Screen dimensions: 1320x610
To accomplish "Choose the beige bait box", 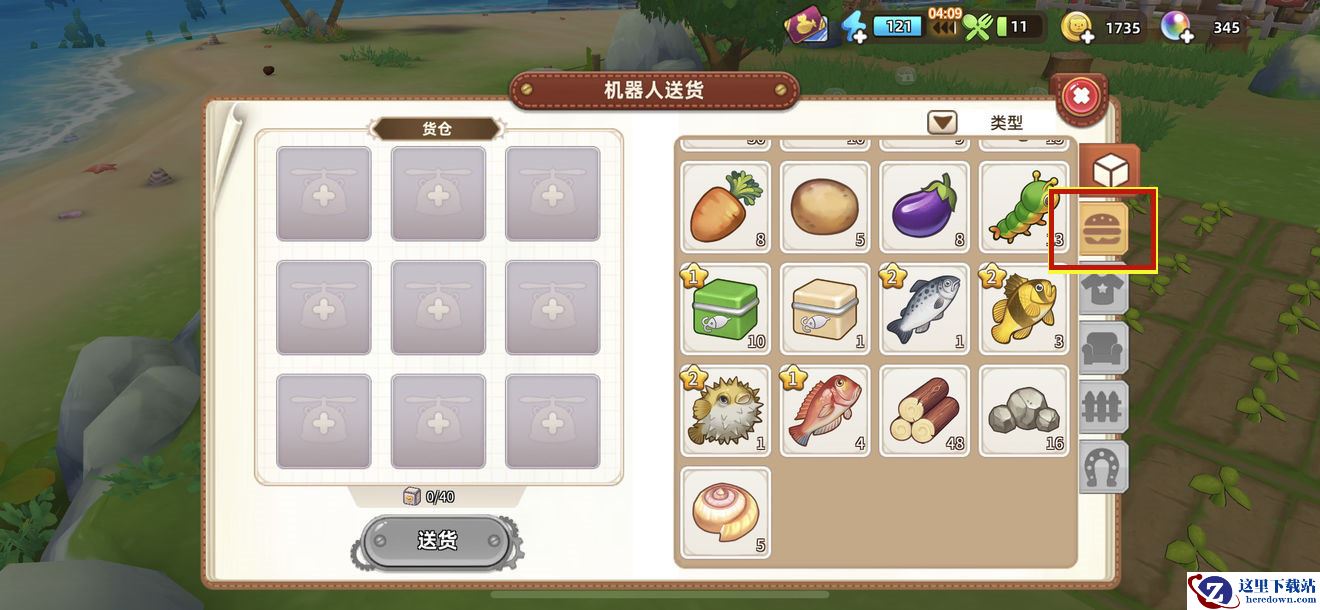I will [x=825, y=309].
